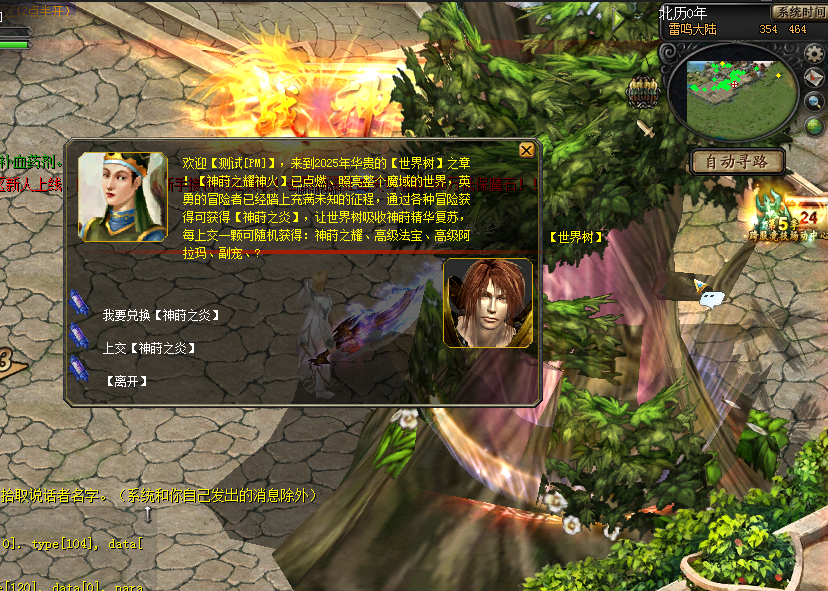The height and width of the screenshot is (591, 828).
Task: Click the 自动寻路 auto-pathfinding button
Action: point(738,161)
